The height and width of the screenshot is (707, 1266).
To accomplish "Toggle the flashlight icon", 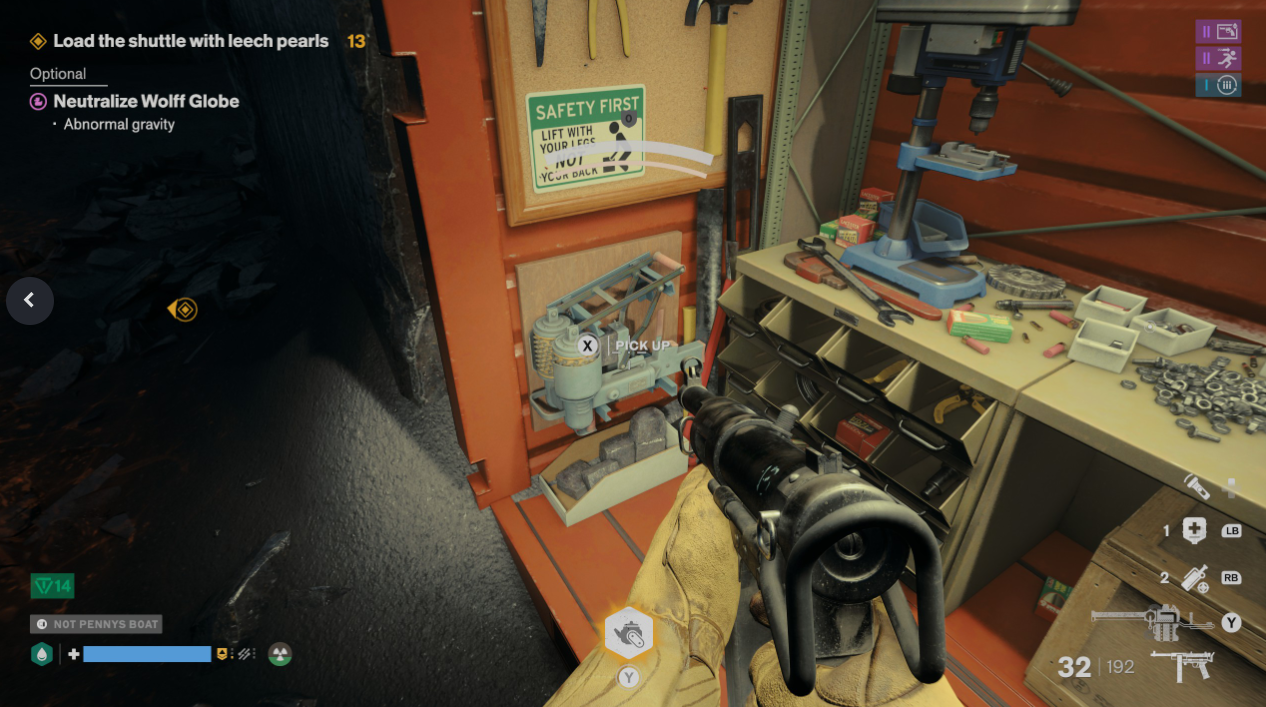I will tap(1197, 487).
